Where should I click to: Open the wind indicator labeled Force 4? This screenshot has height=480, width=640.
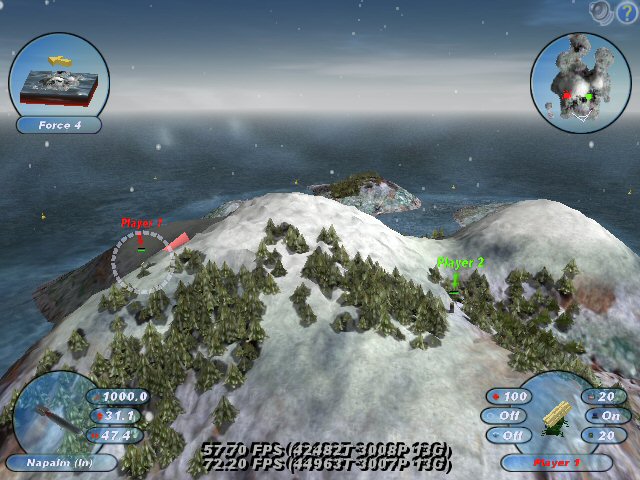click(x=57, y=126)
